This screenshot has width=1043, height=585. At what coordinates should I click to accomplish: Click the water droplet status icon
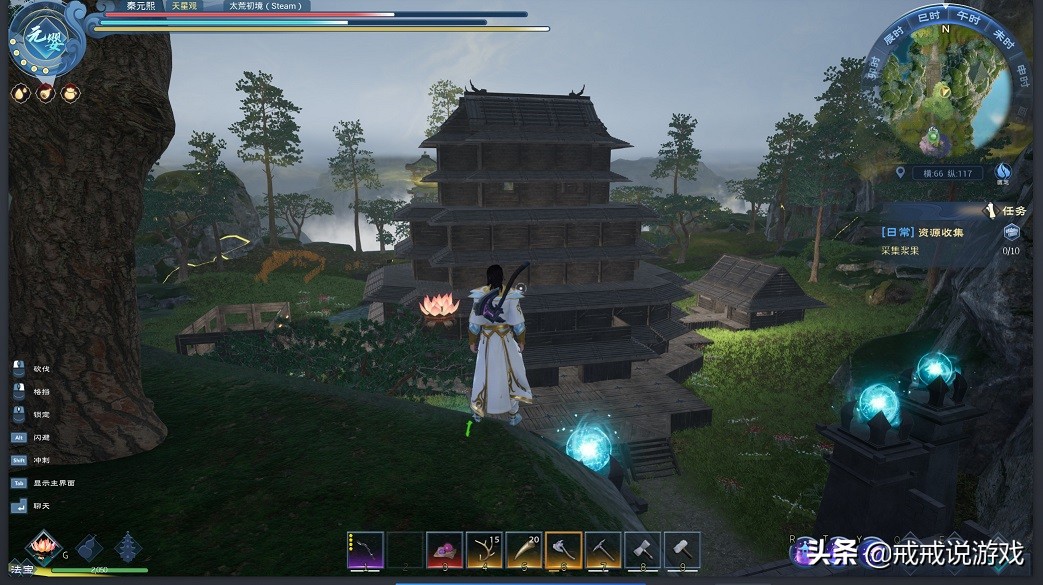coord(20,93)
